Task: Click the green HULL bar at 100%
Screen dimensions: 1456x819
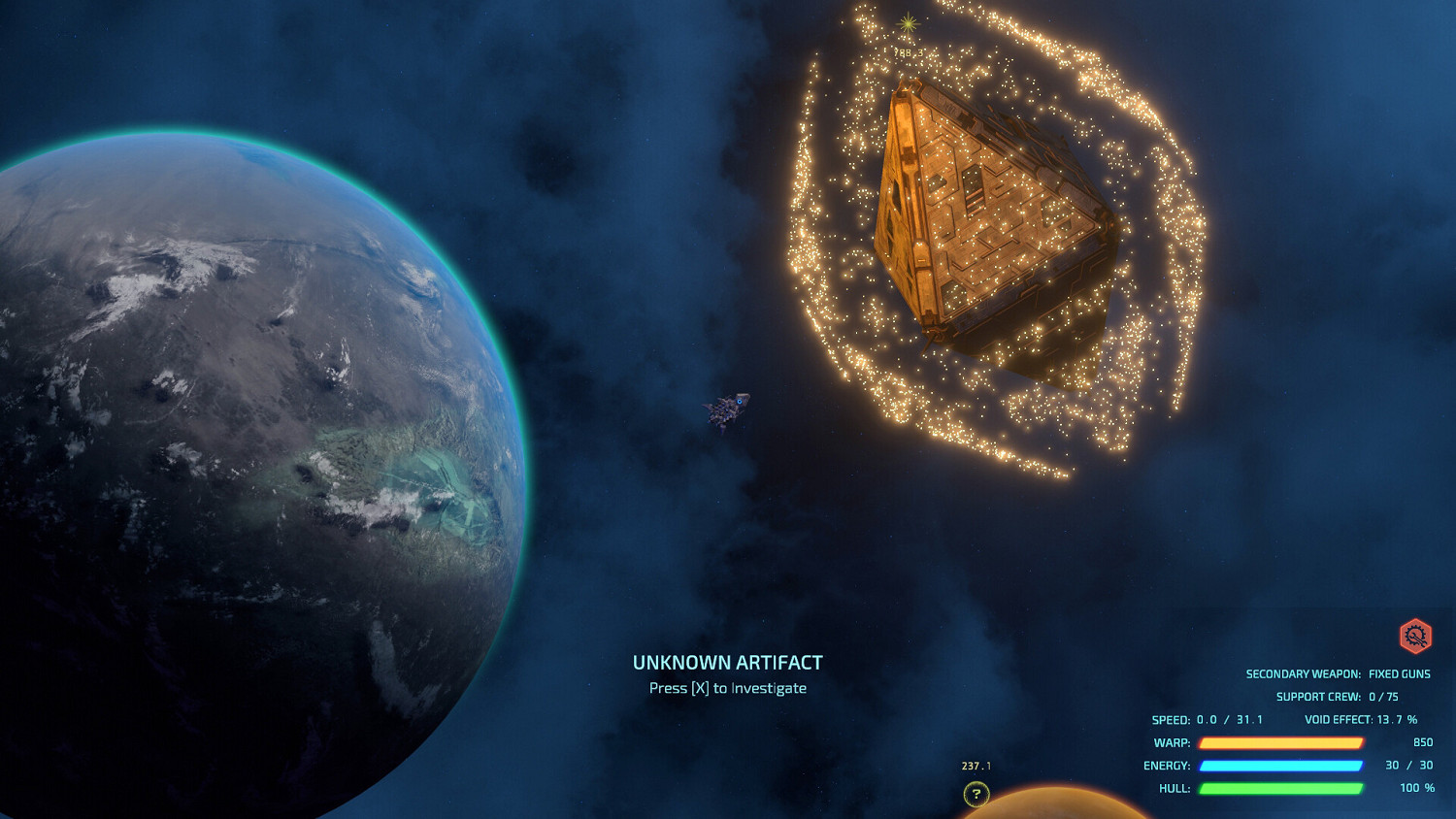Action: pyautogui.click(x=1280, y=789)
